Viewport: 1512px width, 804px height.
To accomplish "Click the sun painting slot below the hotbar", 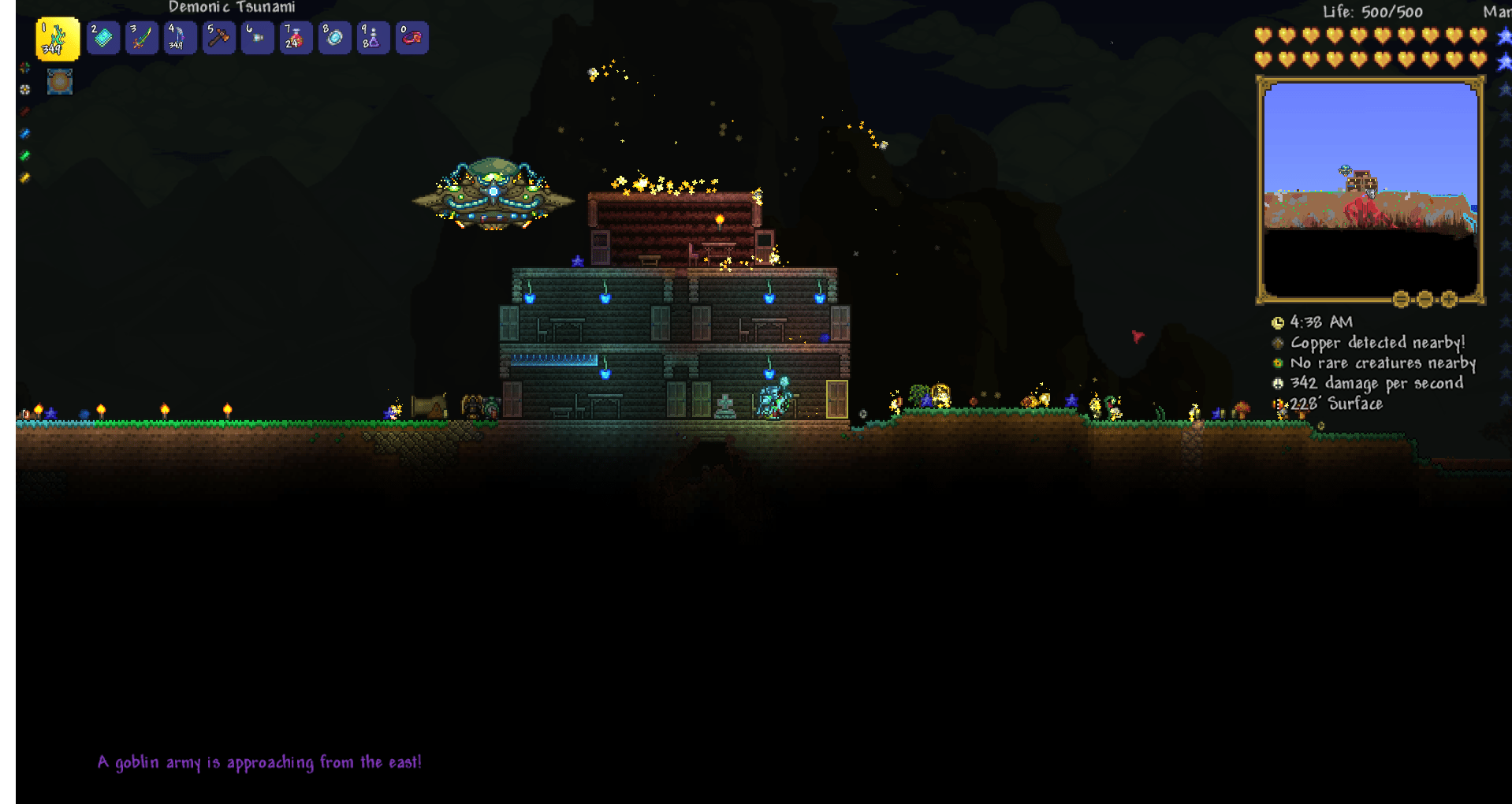I will pos(60,81).
